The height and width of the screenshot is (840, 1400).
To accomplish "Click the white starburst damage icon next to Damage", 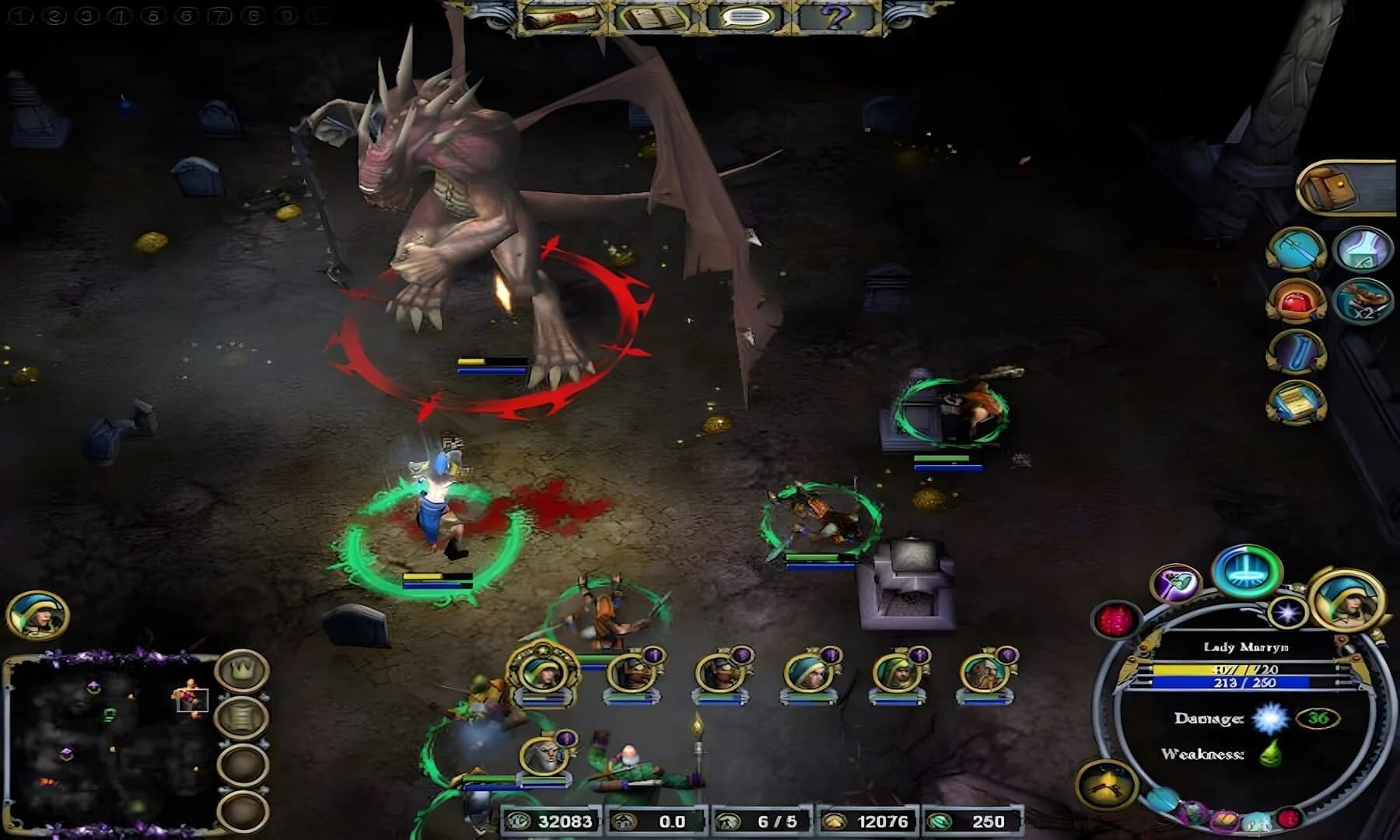I will [1270, 719].
